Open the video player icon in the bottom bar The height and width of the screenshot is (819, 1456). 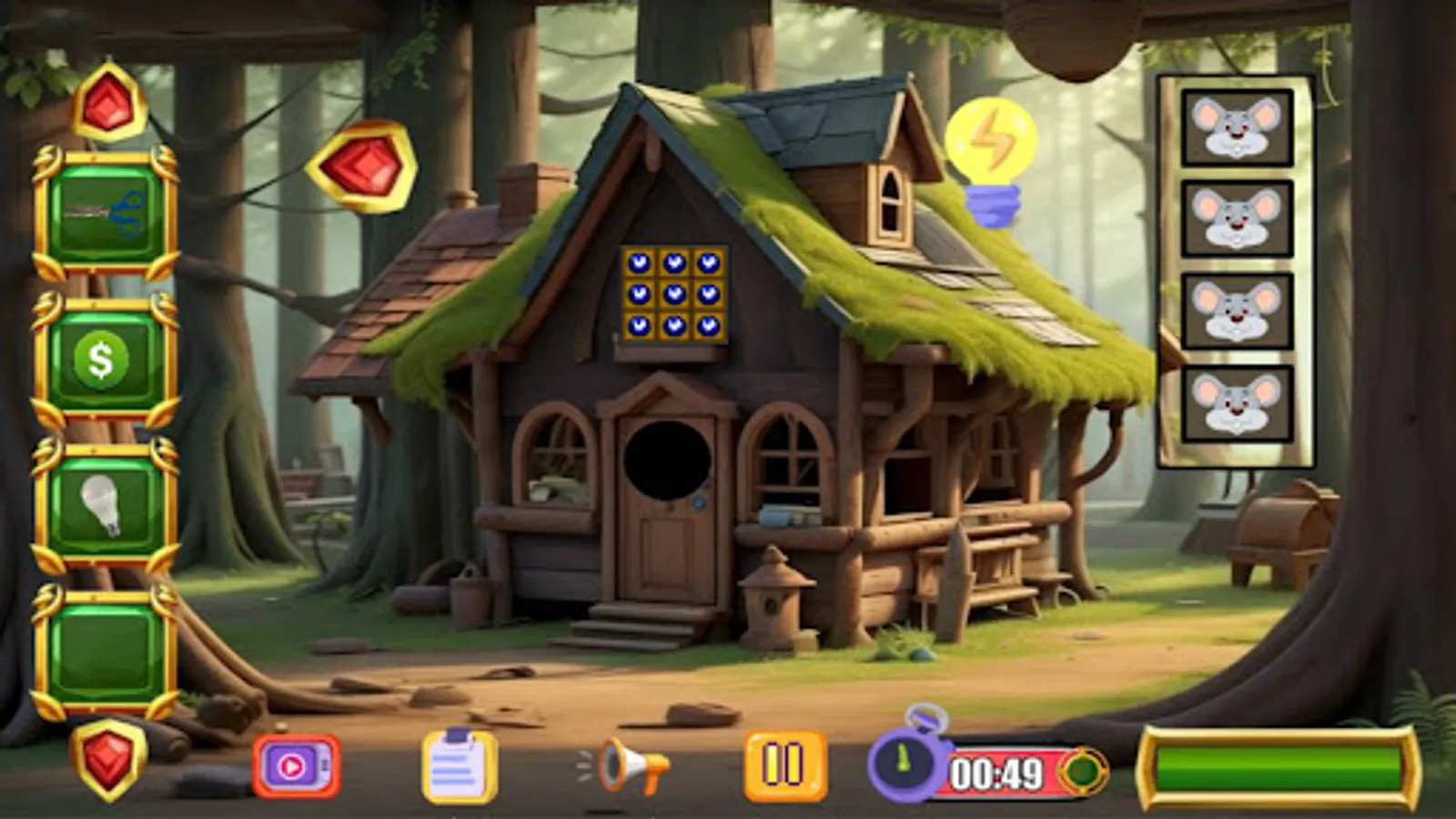coord(296,767)
